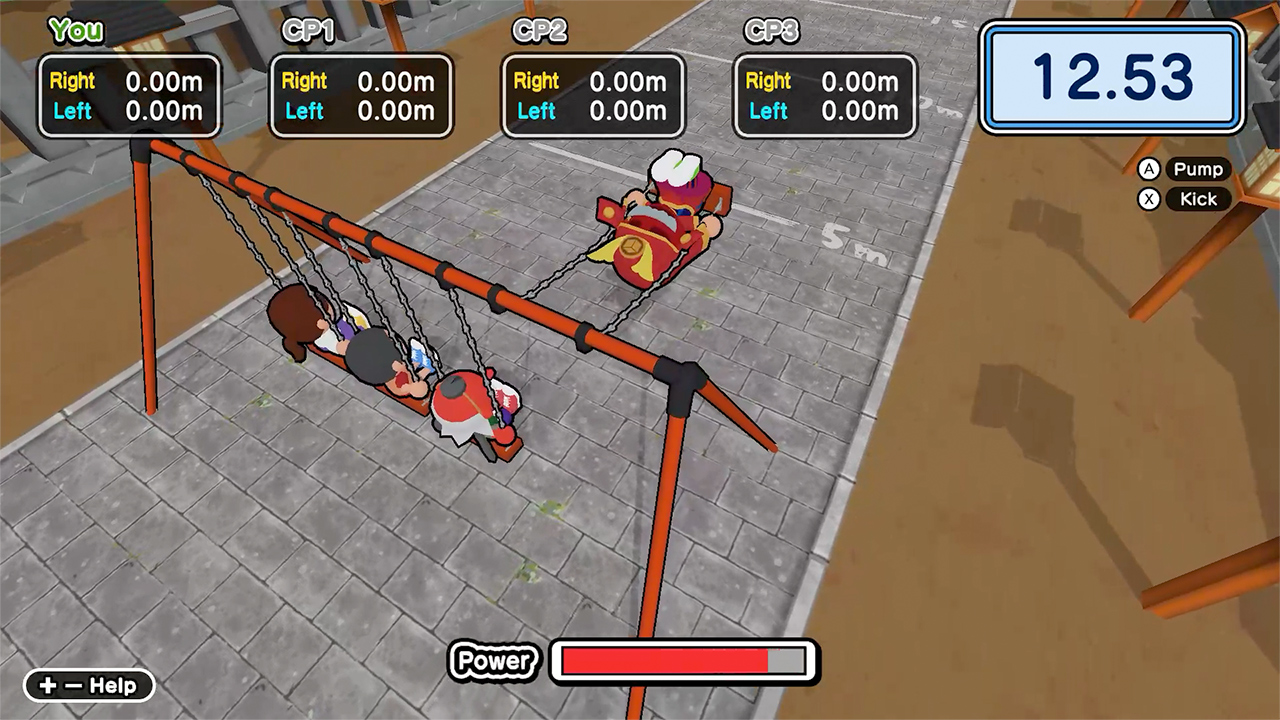Expand your score panel showing 0.00m
This screenshot has width=1280, height=720.
click(x=128, y=96)
